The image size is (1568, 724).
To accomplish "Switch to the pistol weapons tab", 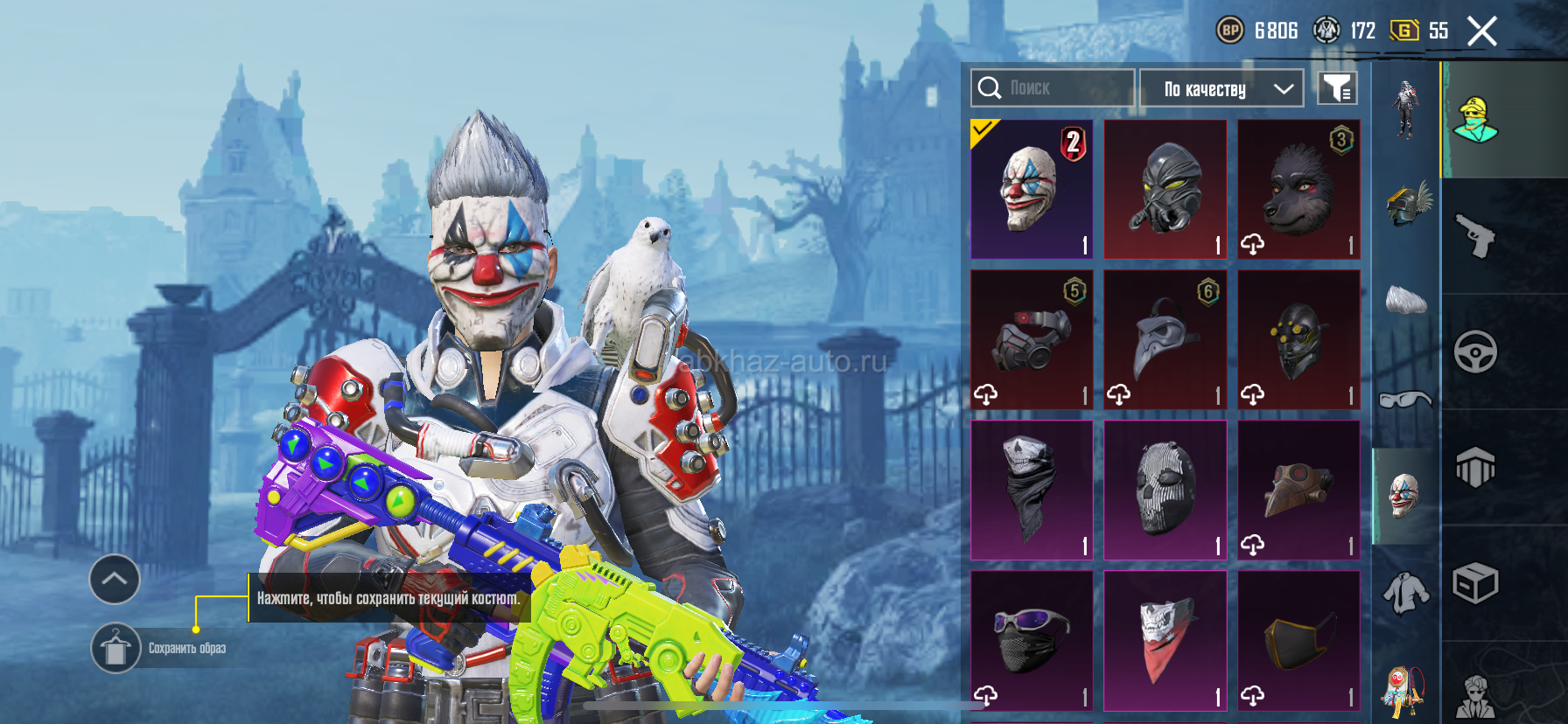I will [1475, 236].
